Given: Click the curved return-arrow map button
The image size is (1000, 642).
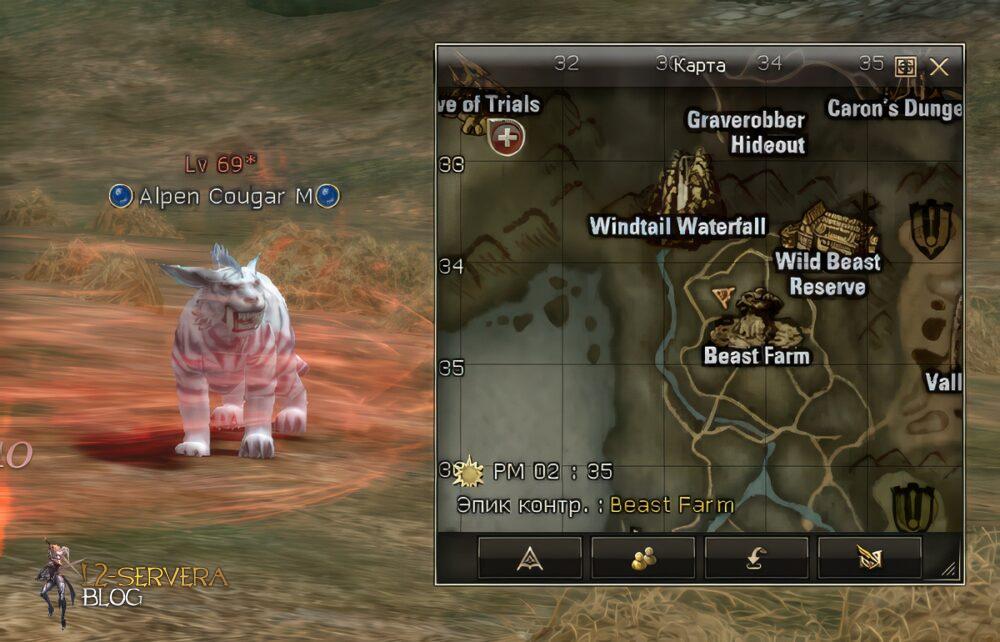Looking at the screenshot, I should click(x=756, y=558).
